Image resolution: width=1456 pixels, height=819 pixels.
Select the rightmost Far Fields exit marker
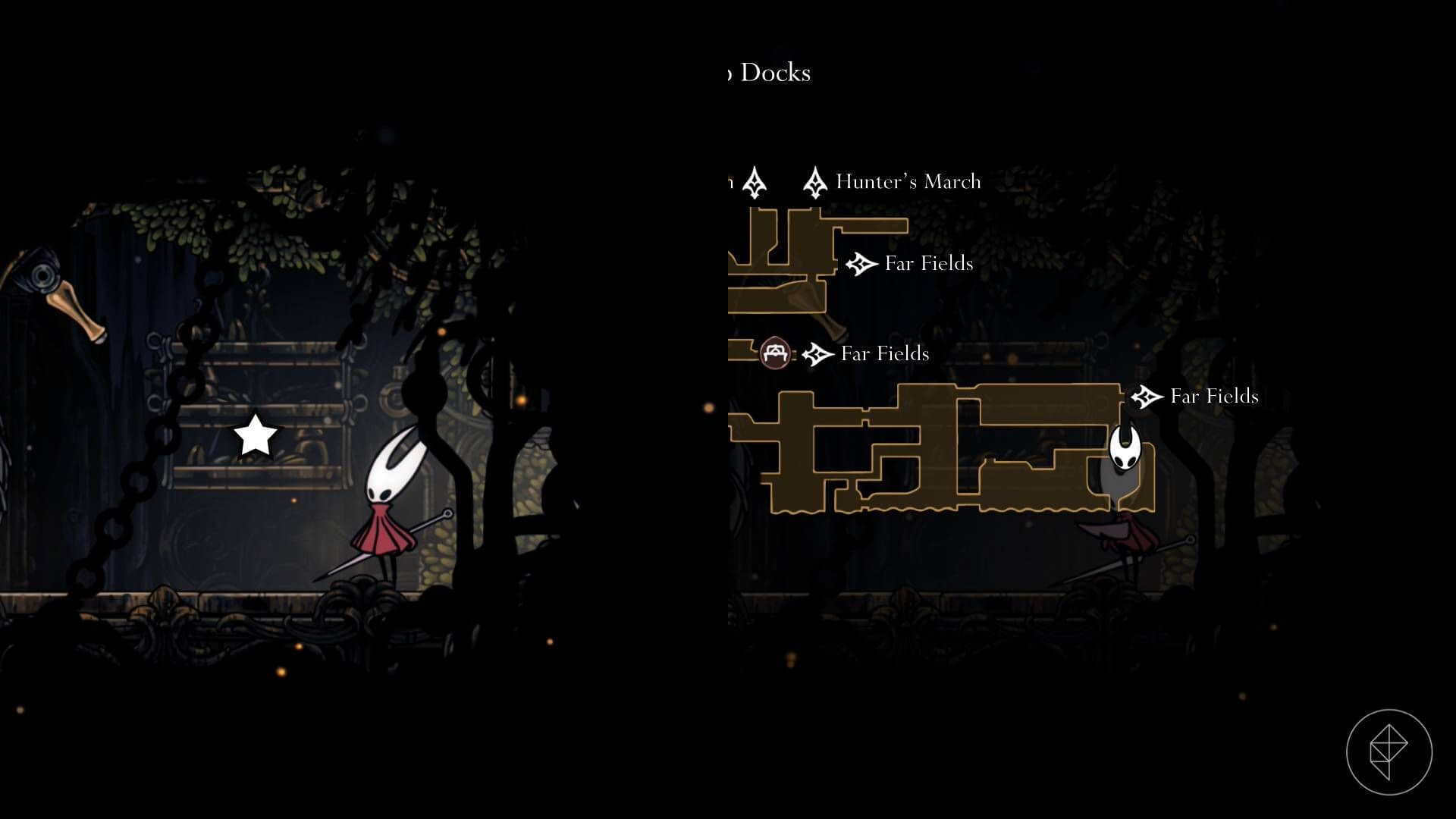[1147, 396]
